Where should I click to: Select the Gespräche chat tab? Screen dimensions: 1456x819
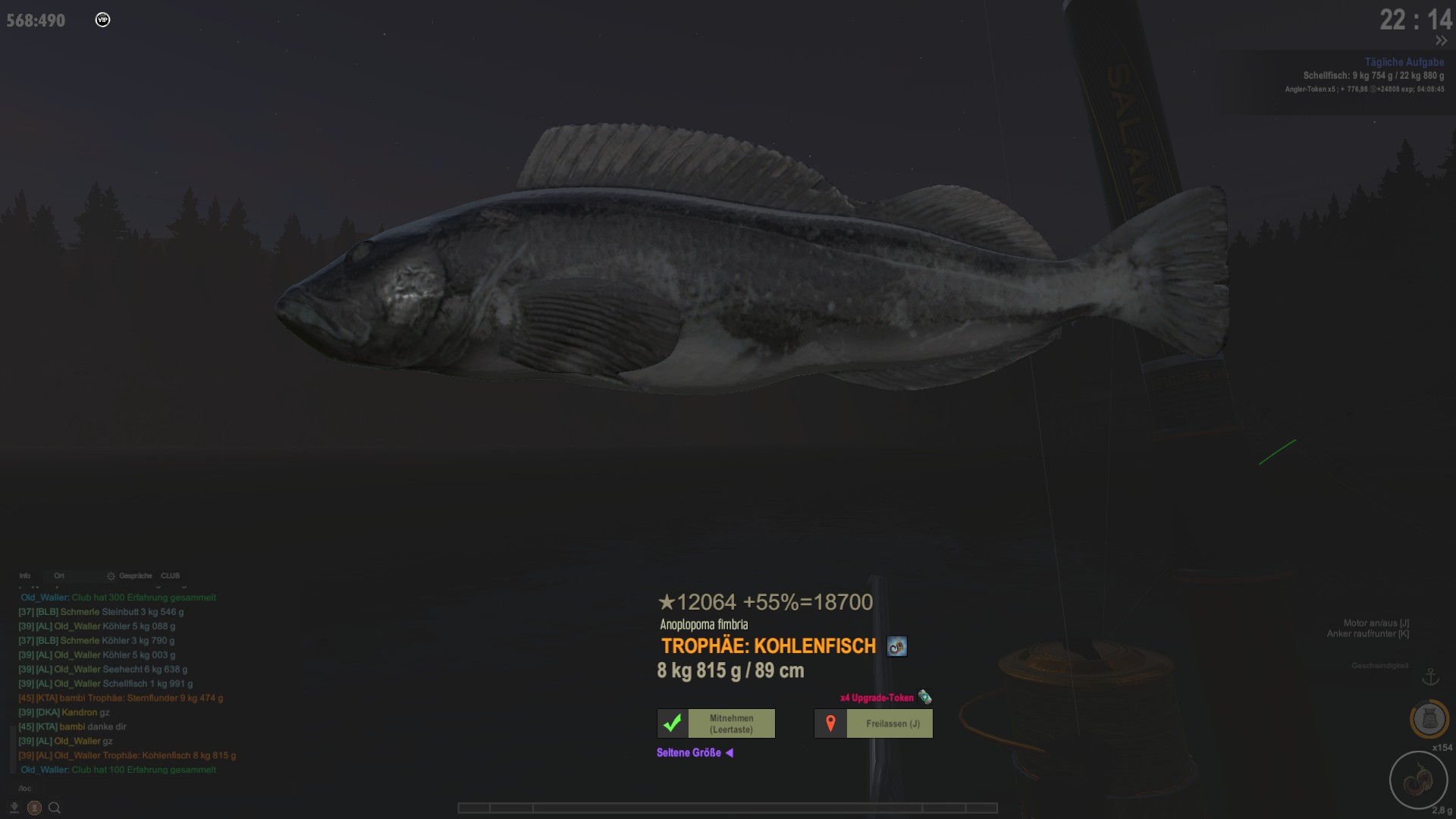pos(135,576)
